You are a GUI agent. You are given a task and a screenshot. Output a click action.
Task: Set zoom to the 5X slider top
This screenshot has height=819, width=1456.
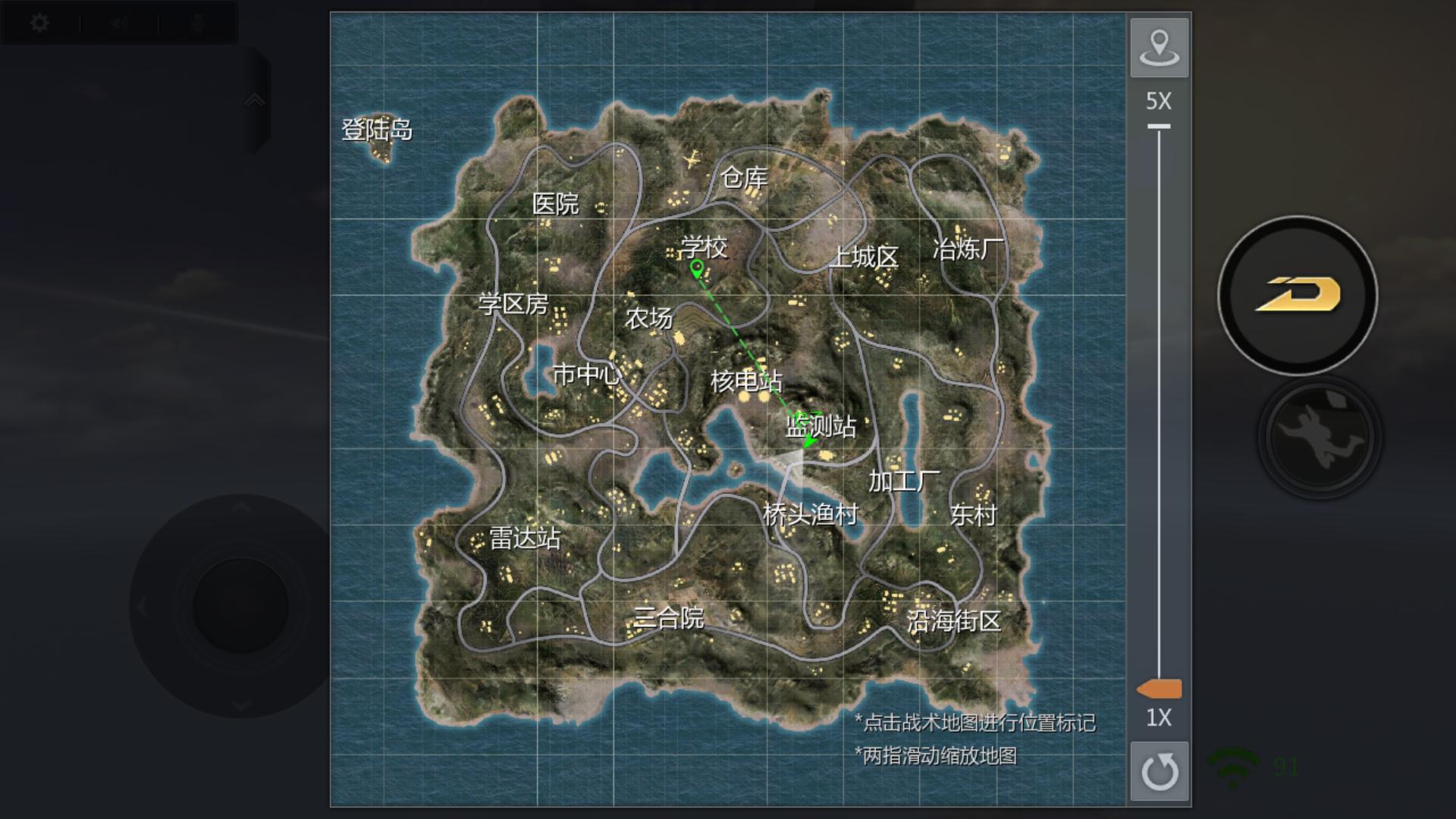(x=1159, y=127)
